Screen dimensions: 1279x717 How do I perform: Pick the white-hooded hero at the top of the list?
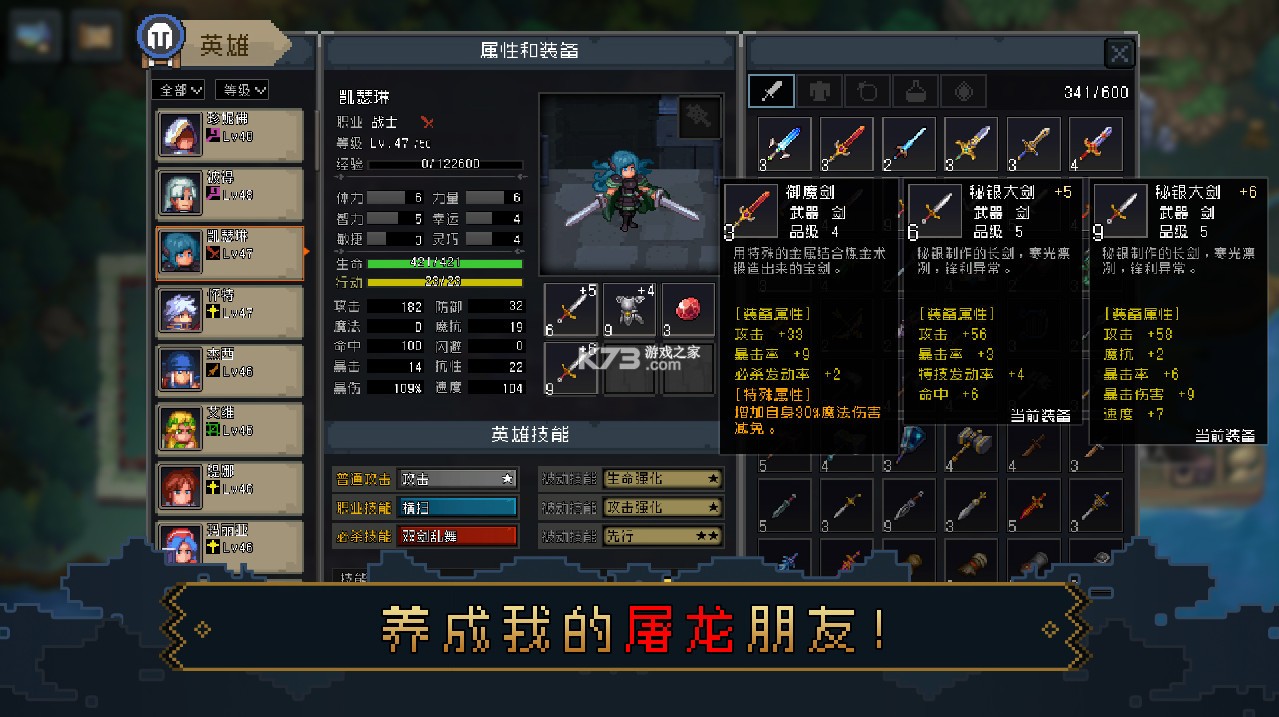pos(229,135)
